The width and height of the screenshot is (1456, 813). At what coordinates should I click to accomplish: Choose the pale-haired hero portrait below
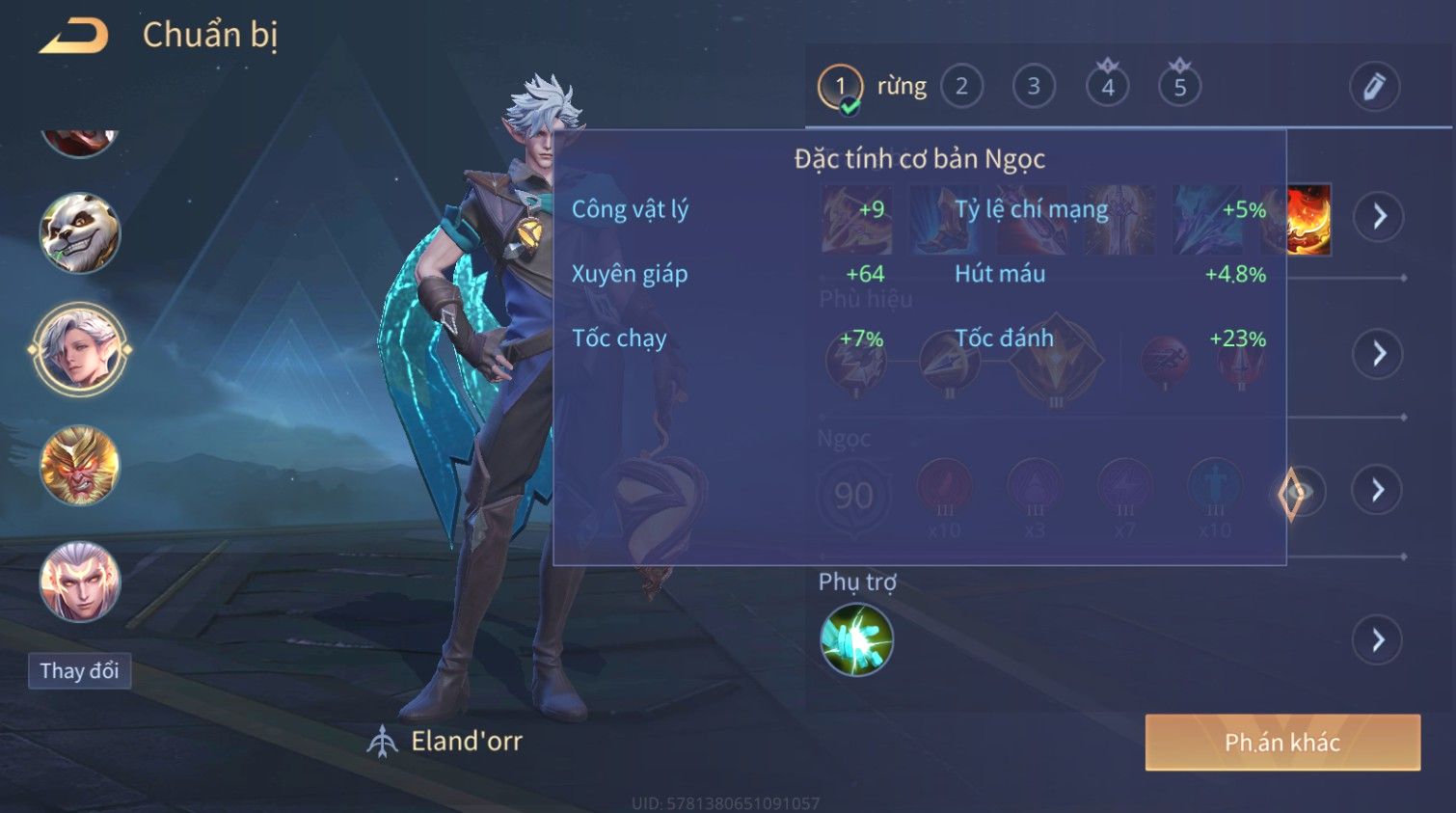point(80,582)
